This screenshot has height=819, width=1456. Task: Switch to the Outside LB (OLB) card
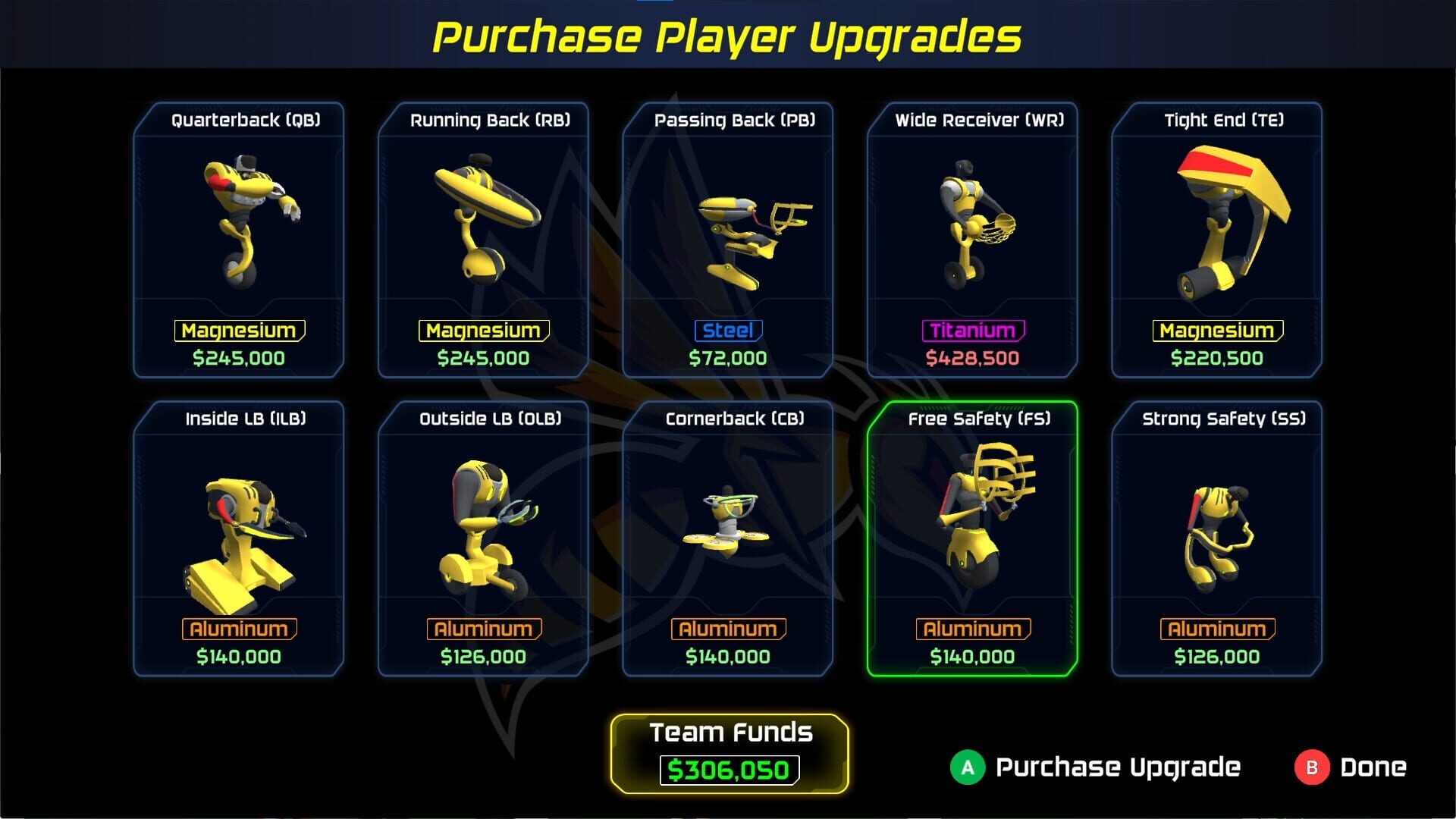tap(485, 531)
